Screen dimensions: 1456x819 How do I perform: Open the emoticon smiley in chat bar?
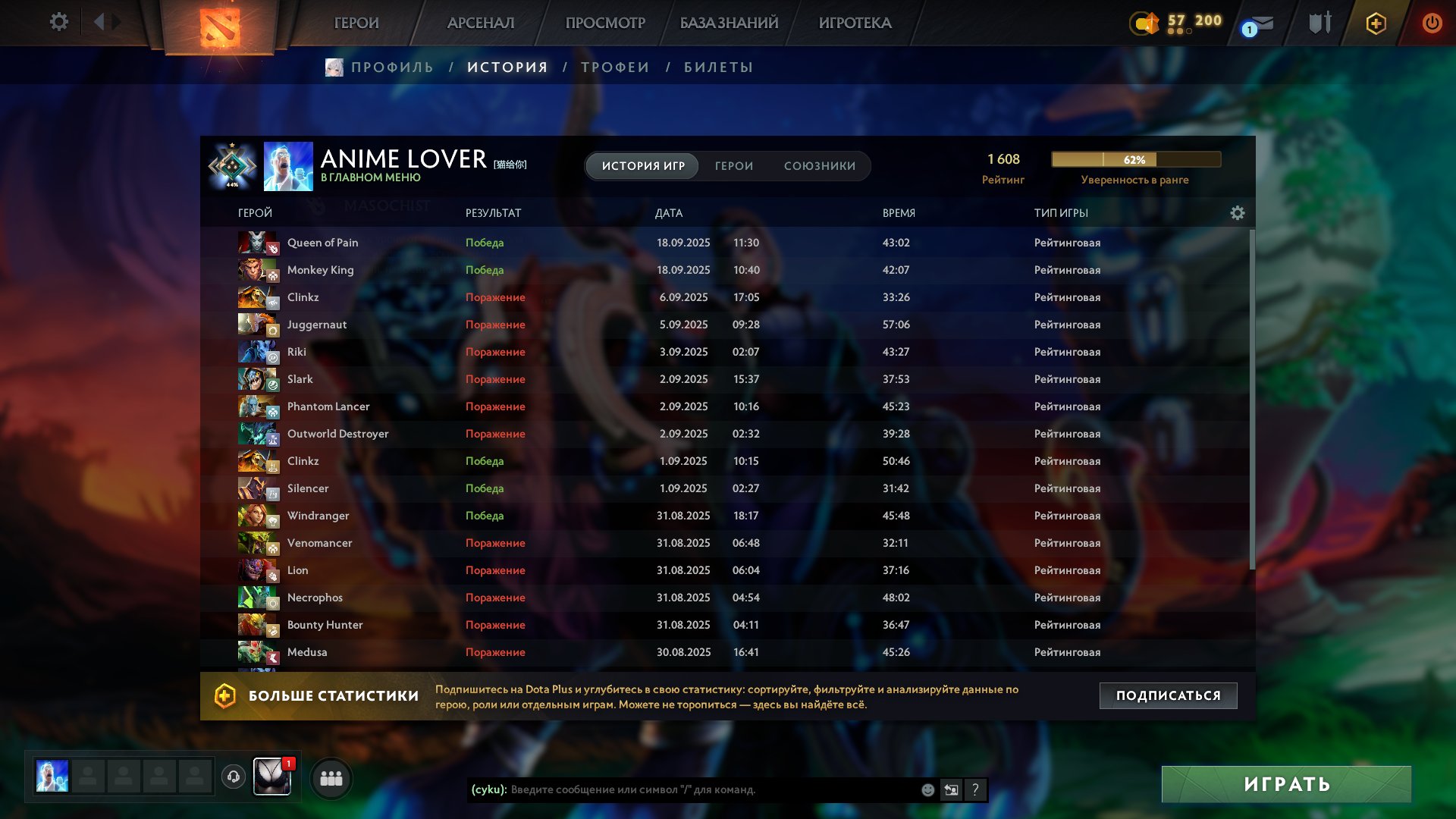(x=927, y=790)
